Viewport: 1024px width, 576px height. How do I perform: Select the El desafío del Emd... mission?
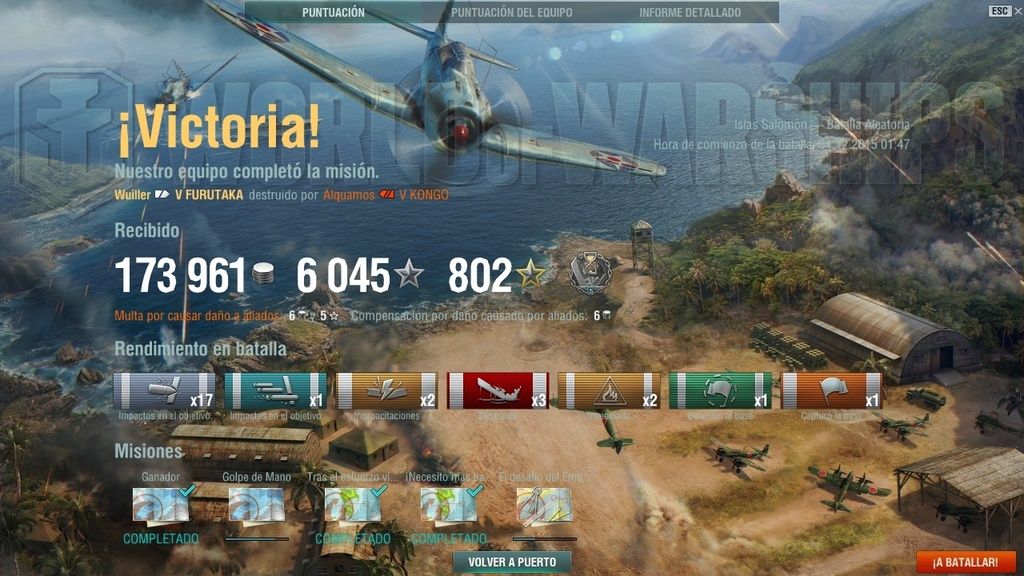544,505
